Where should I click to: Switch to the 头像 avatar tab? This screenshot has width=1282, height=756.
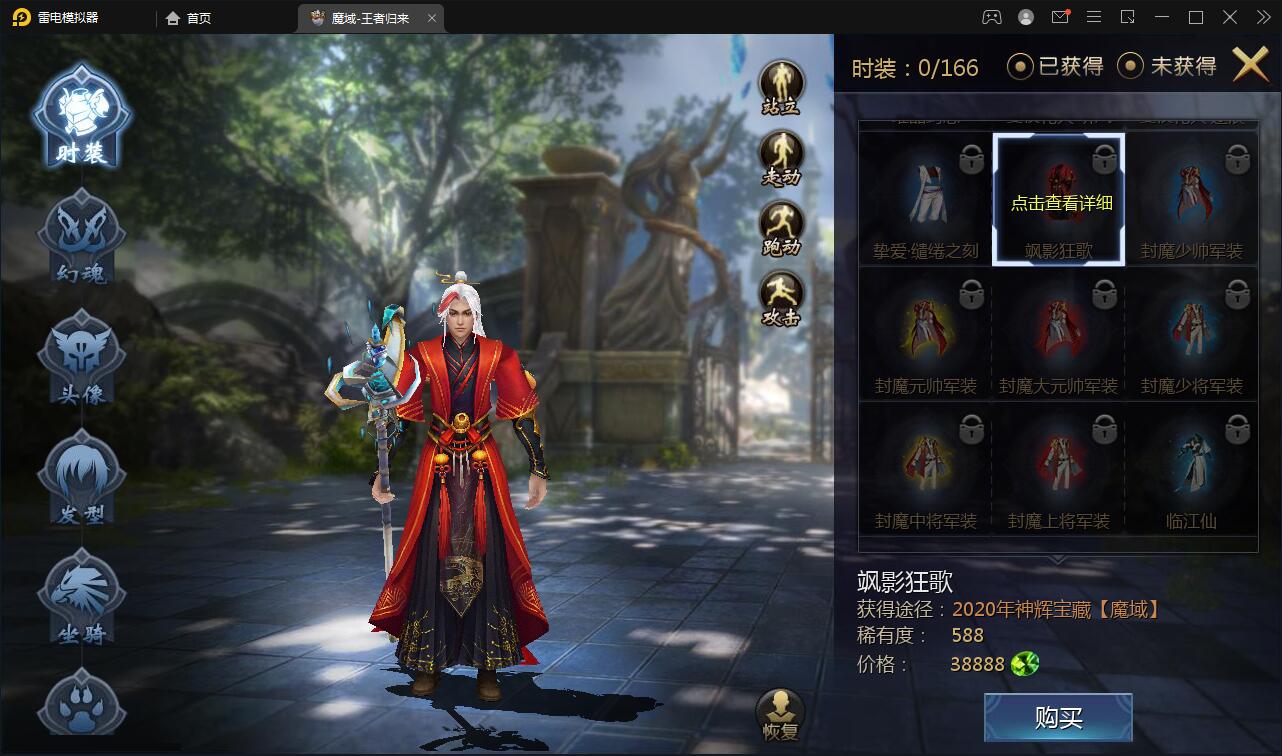[x=81, y=357]
